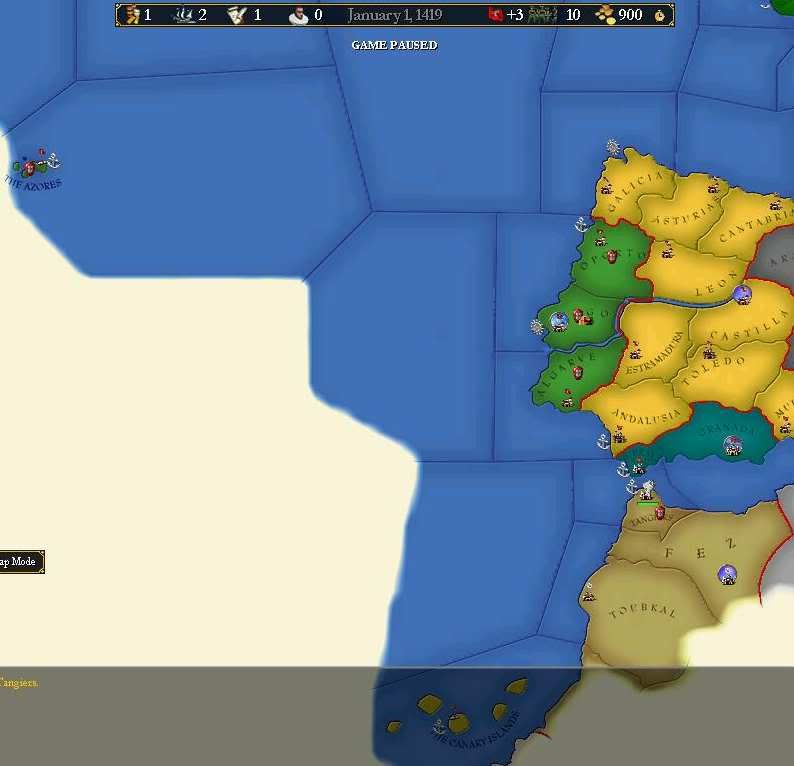Click the January 1, 1419 date display
This screenshot has width=794, height=766.
(x=394, y=15)
